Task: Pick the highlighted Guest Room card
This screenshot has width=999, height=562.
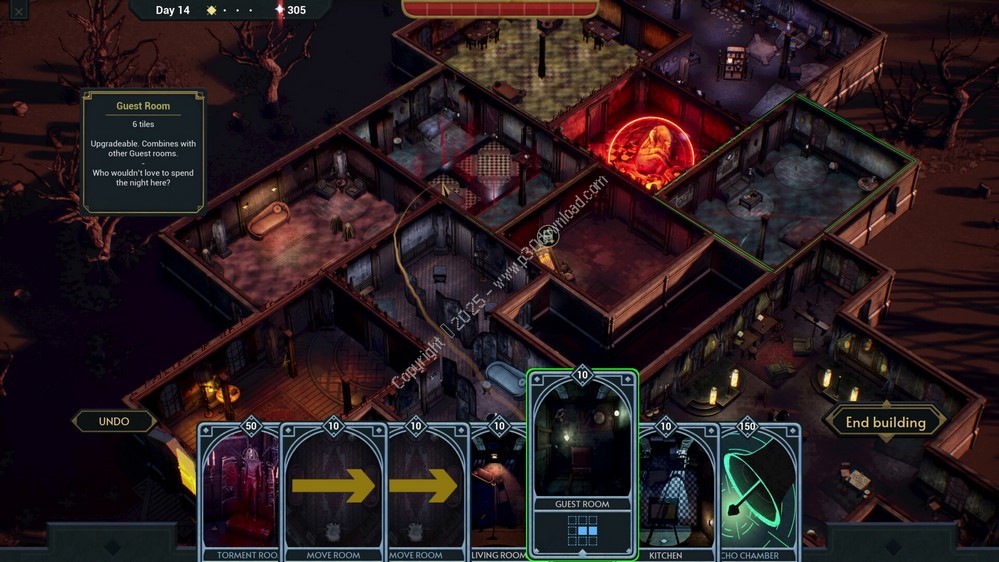Action: [582, 465]
